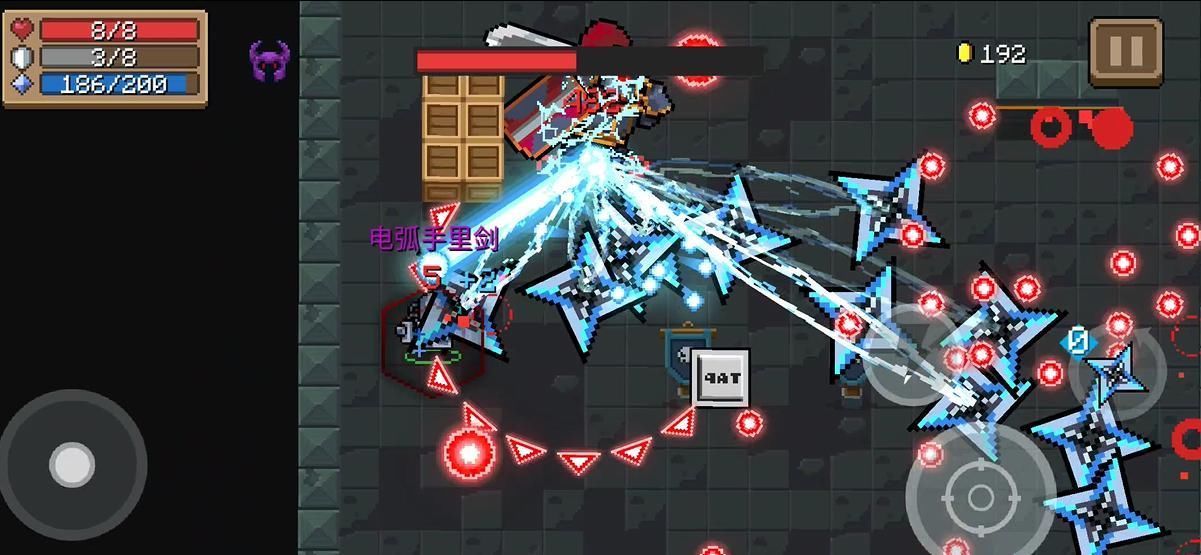Select the purple horned helmet buff icon
Viewport: 1201px width, 555px height.
(x=269, y=62)
